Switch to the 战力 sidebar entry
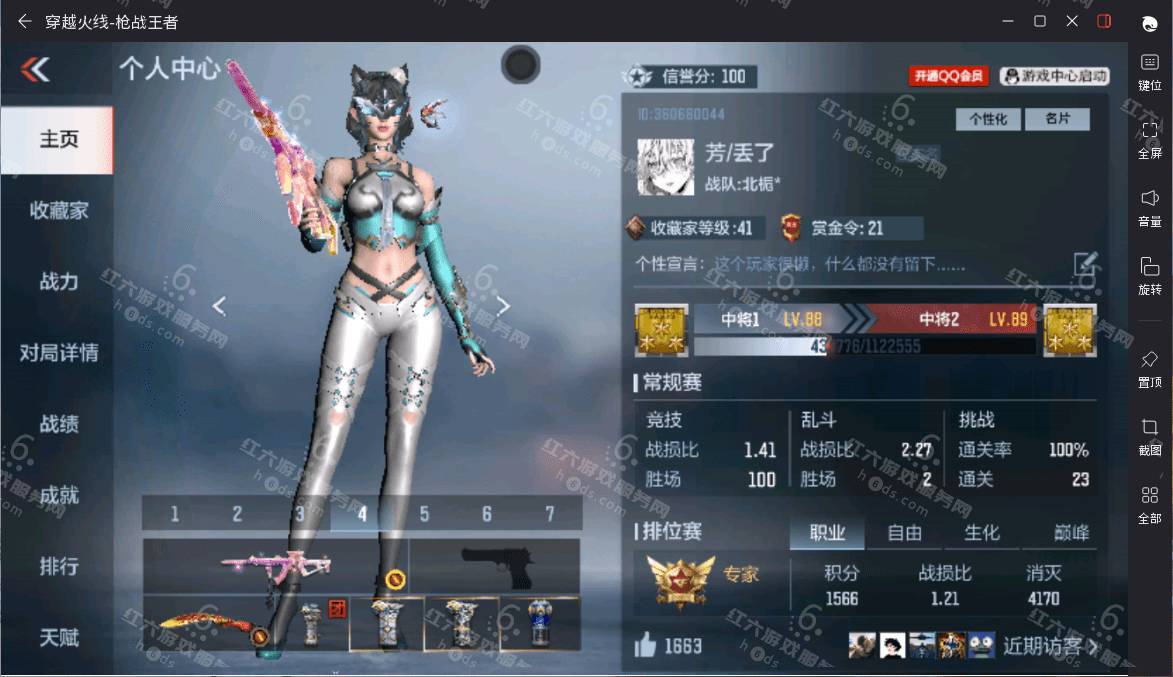 58,281
